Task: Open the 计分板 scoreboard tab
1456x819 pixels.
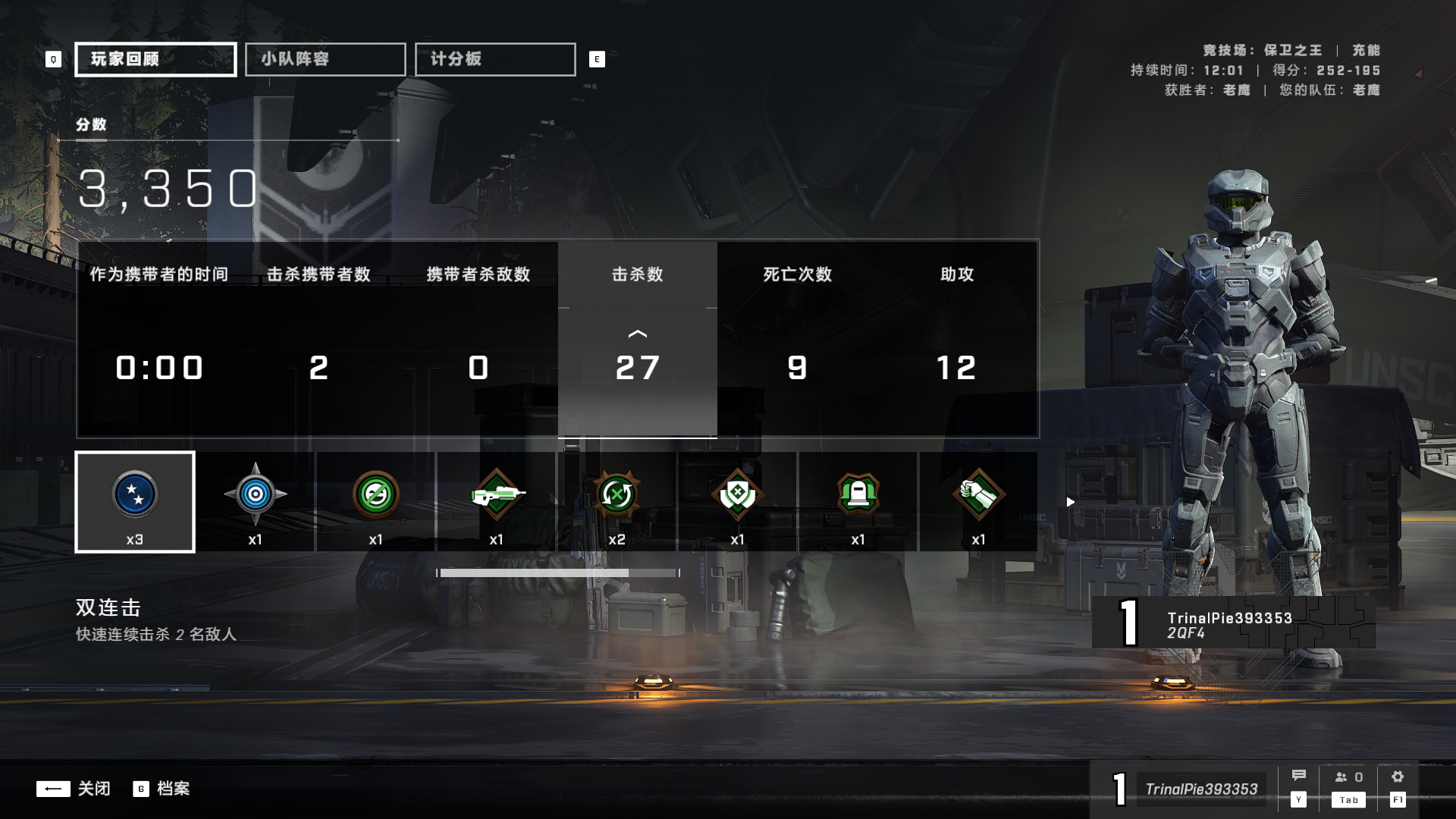Action: [494, 58]
